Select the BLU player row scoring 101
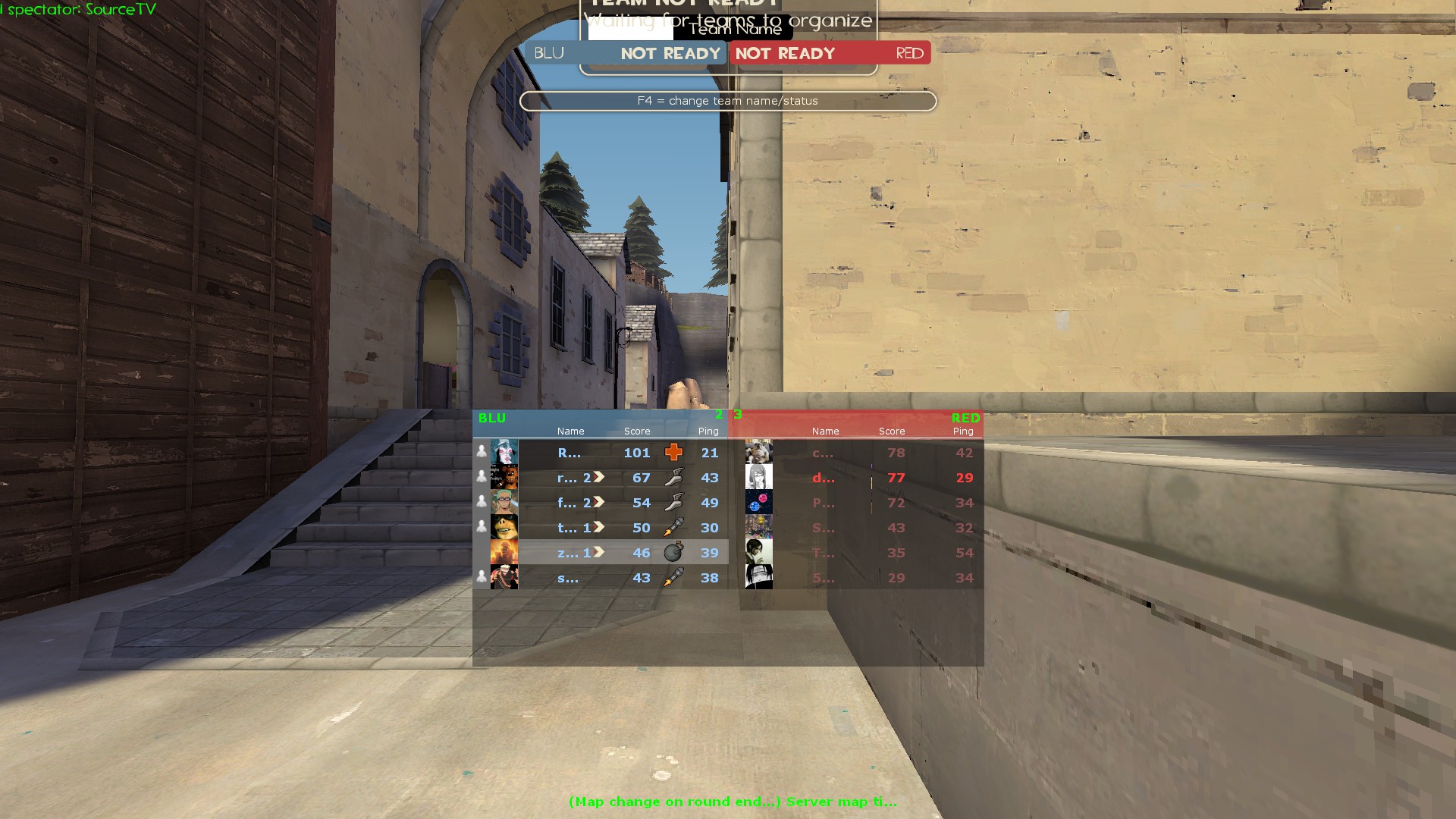This screenshot has height=819, width=1456. tap(599, 453)
